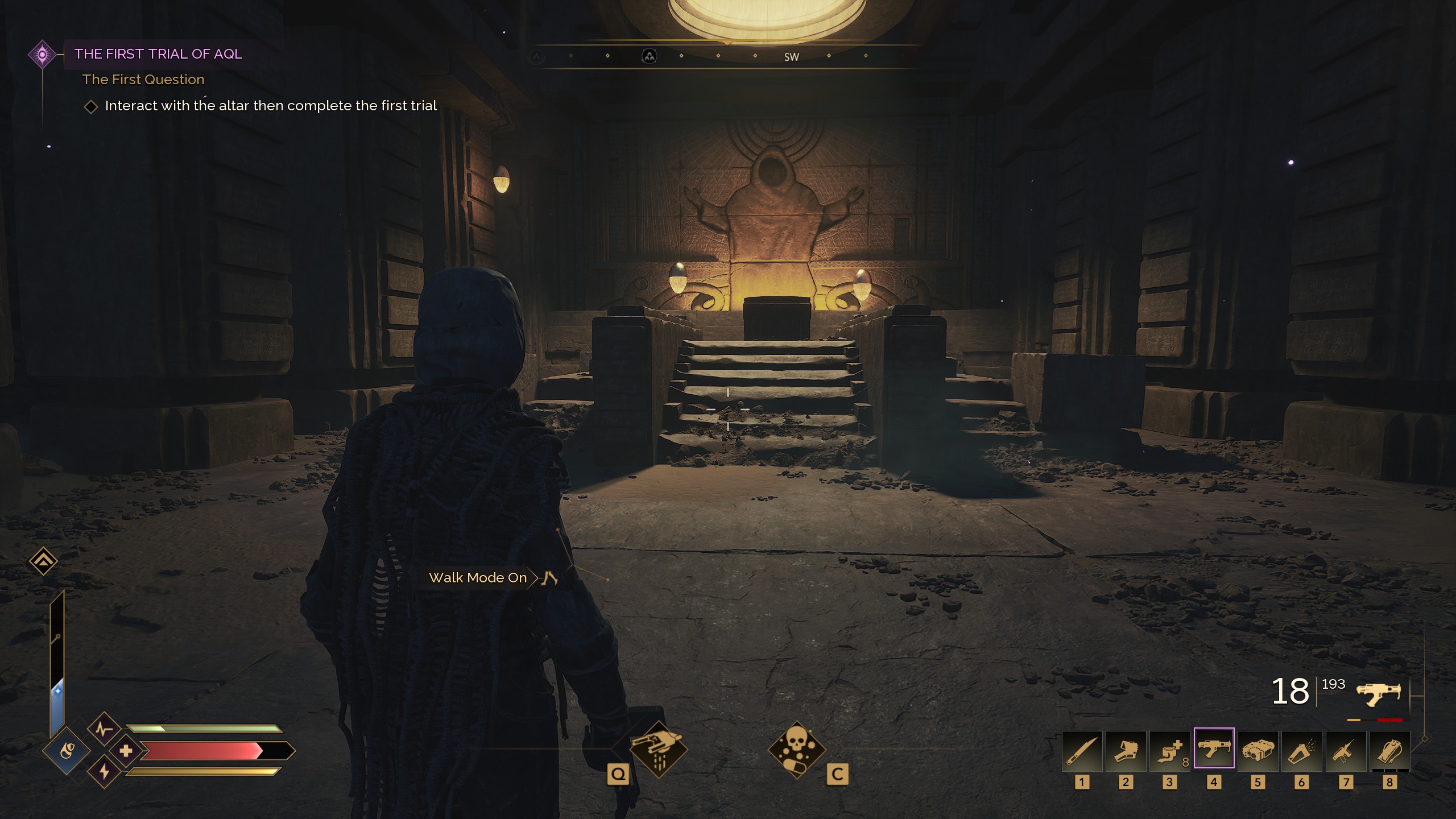Use the water pouch in slot 8

click(1389, 751)
